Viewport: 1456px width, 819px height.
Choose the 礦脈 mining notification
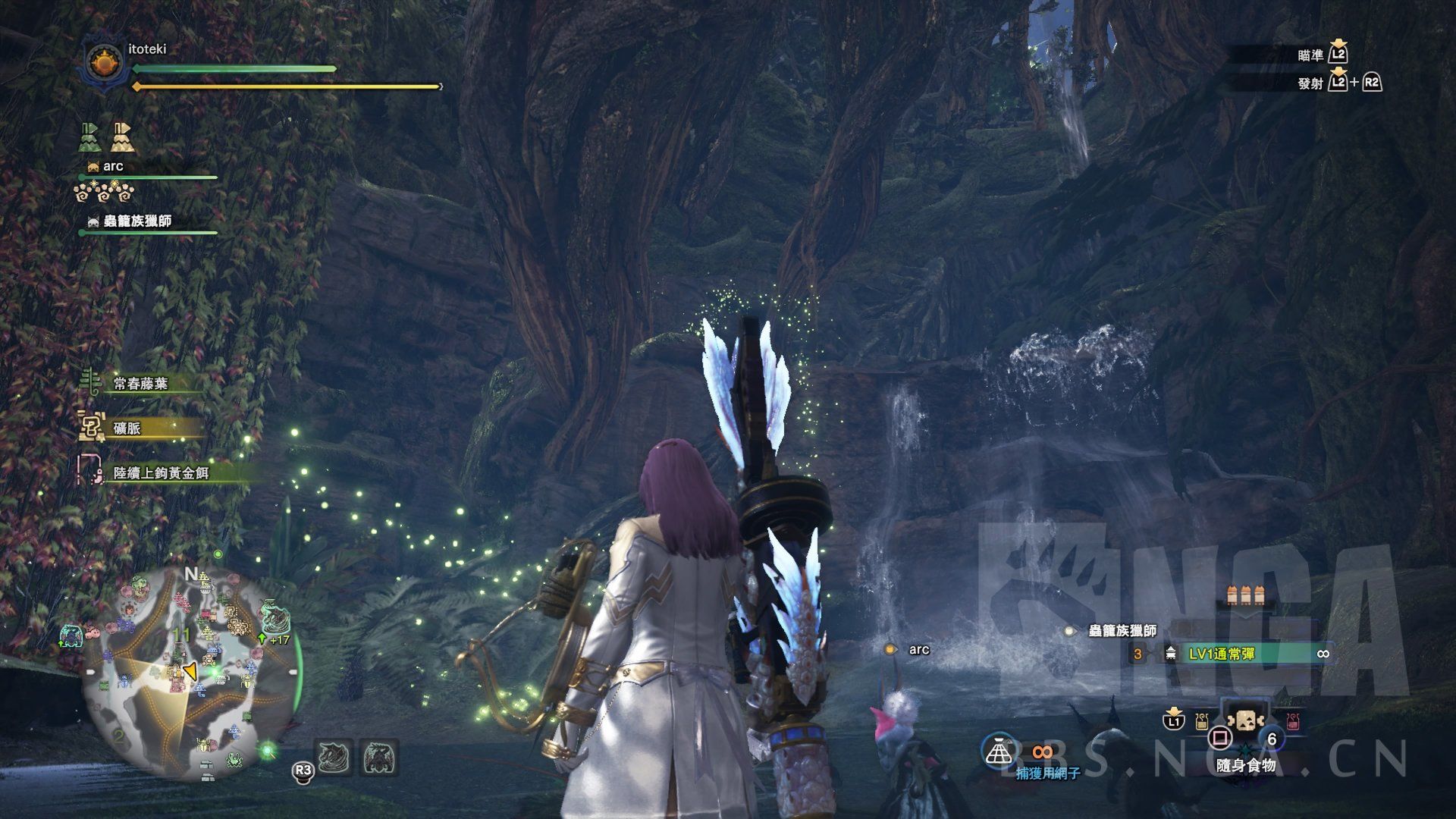[x=127, y=428]
